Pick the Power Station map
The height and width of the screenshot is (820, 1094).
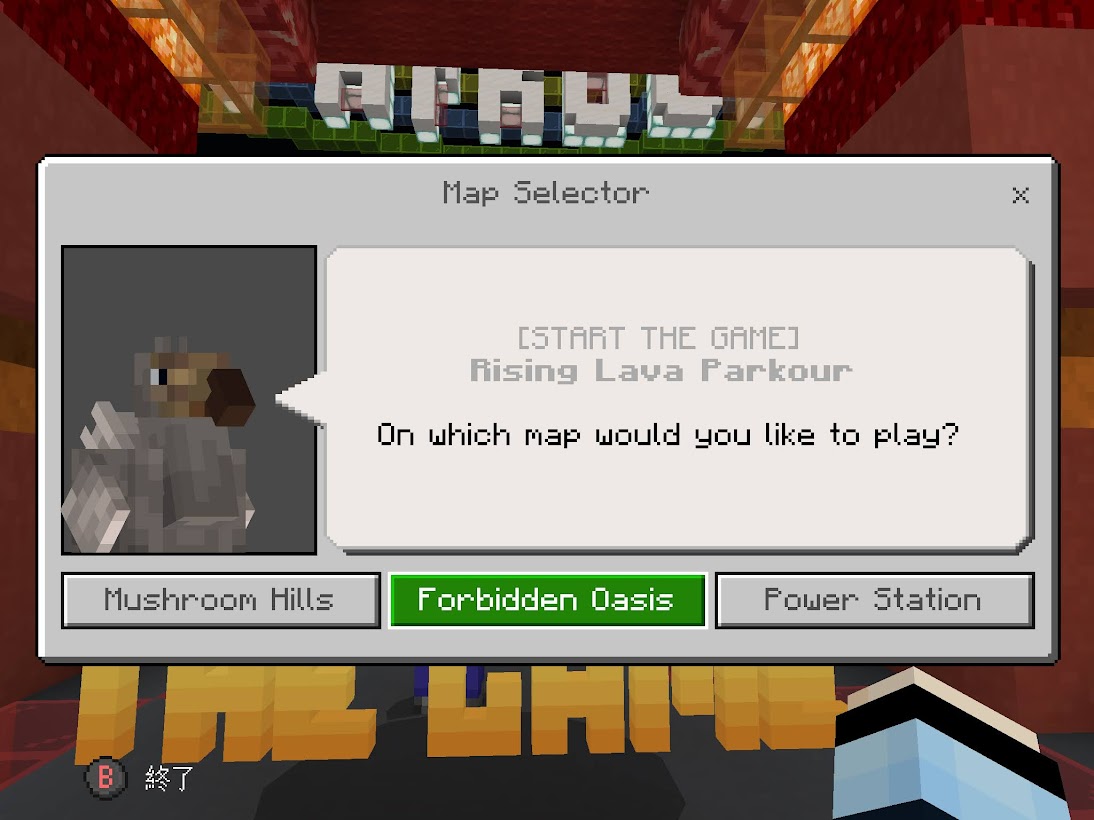874,600
